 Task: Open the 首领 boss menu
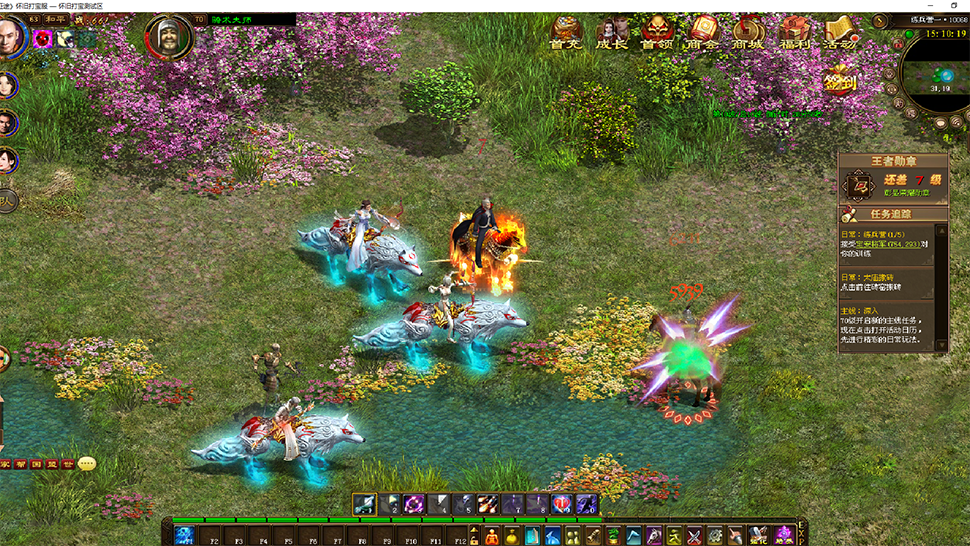pyautogui.click(x=657, y=31)
